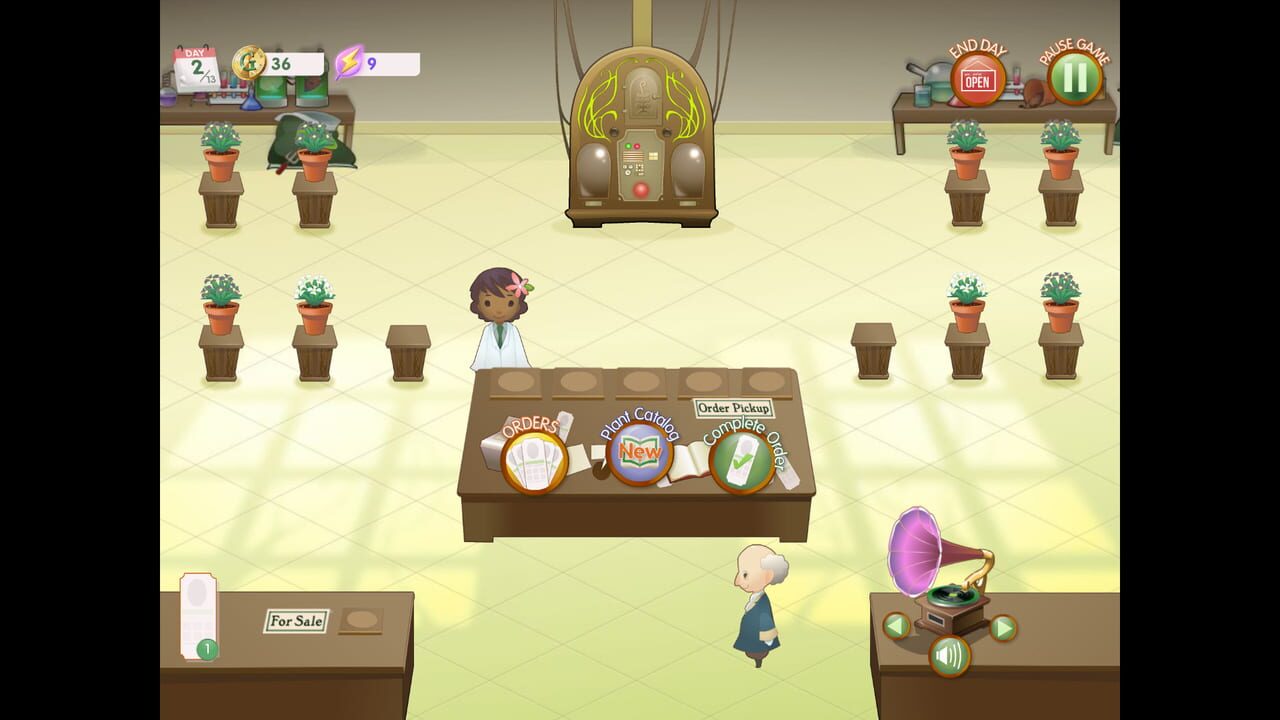
Task: Select the Order Pickup sign
Action: pos(736,408)
